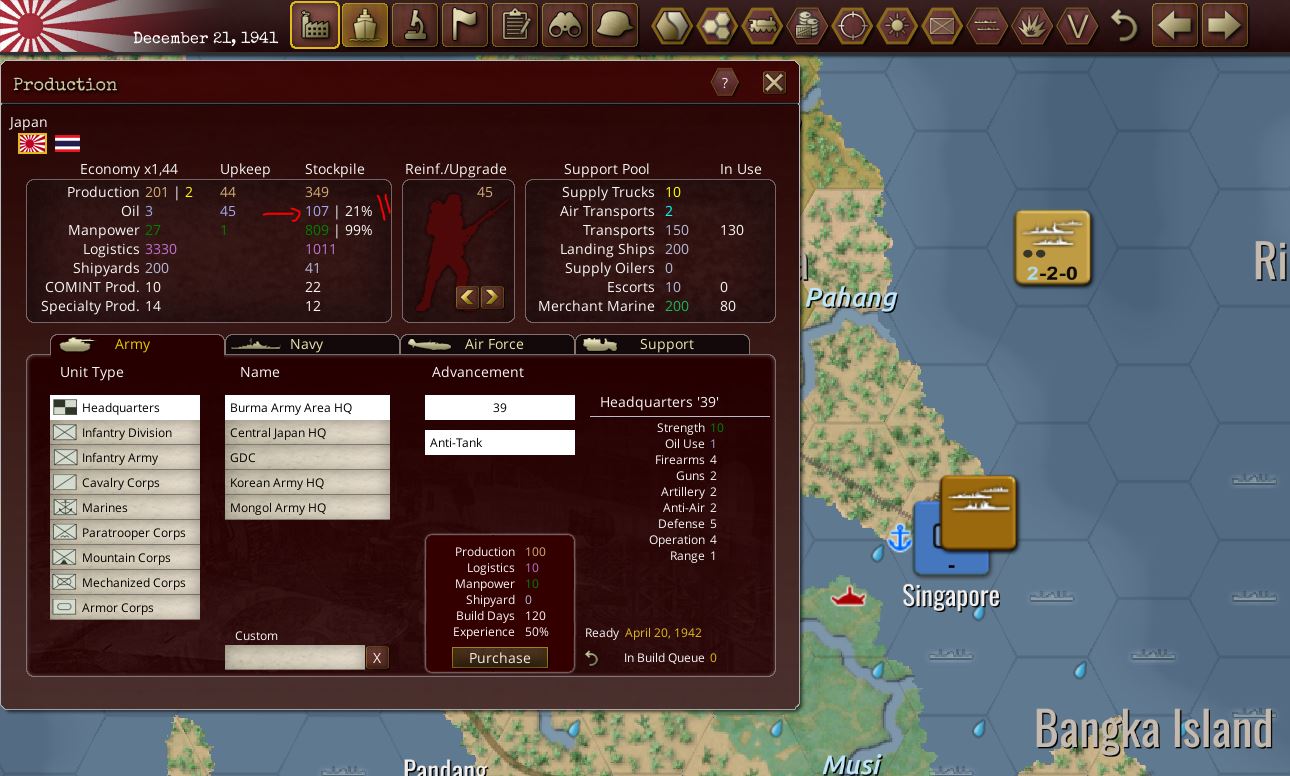Select the Central Japan HQ name
Screen dimensions: 1290x776
(x=307, y=433)
